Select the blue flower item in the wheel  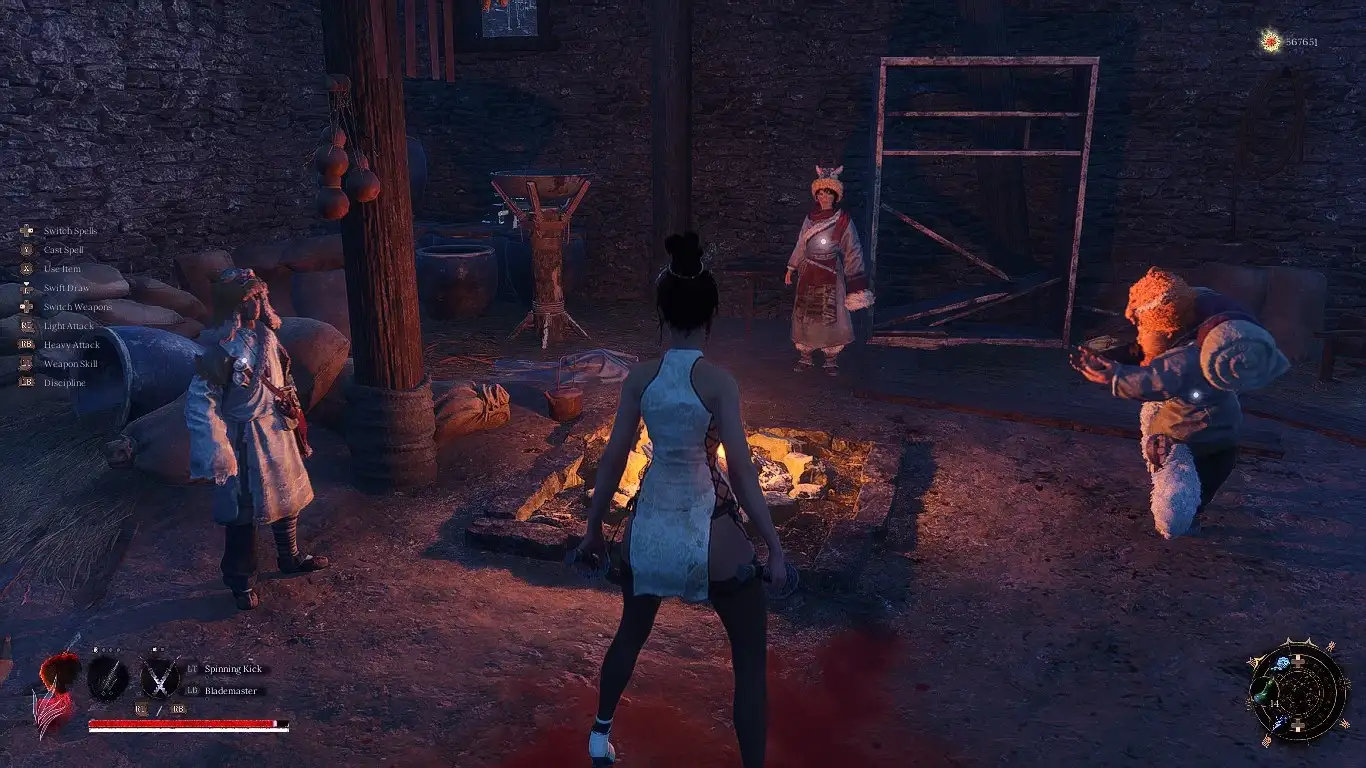1282,663
